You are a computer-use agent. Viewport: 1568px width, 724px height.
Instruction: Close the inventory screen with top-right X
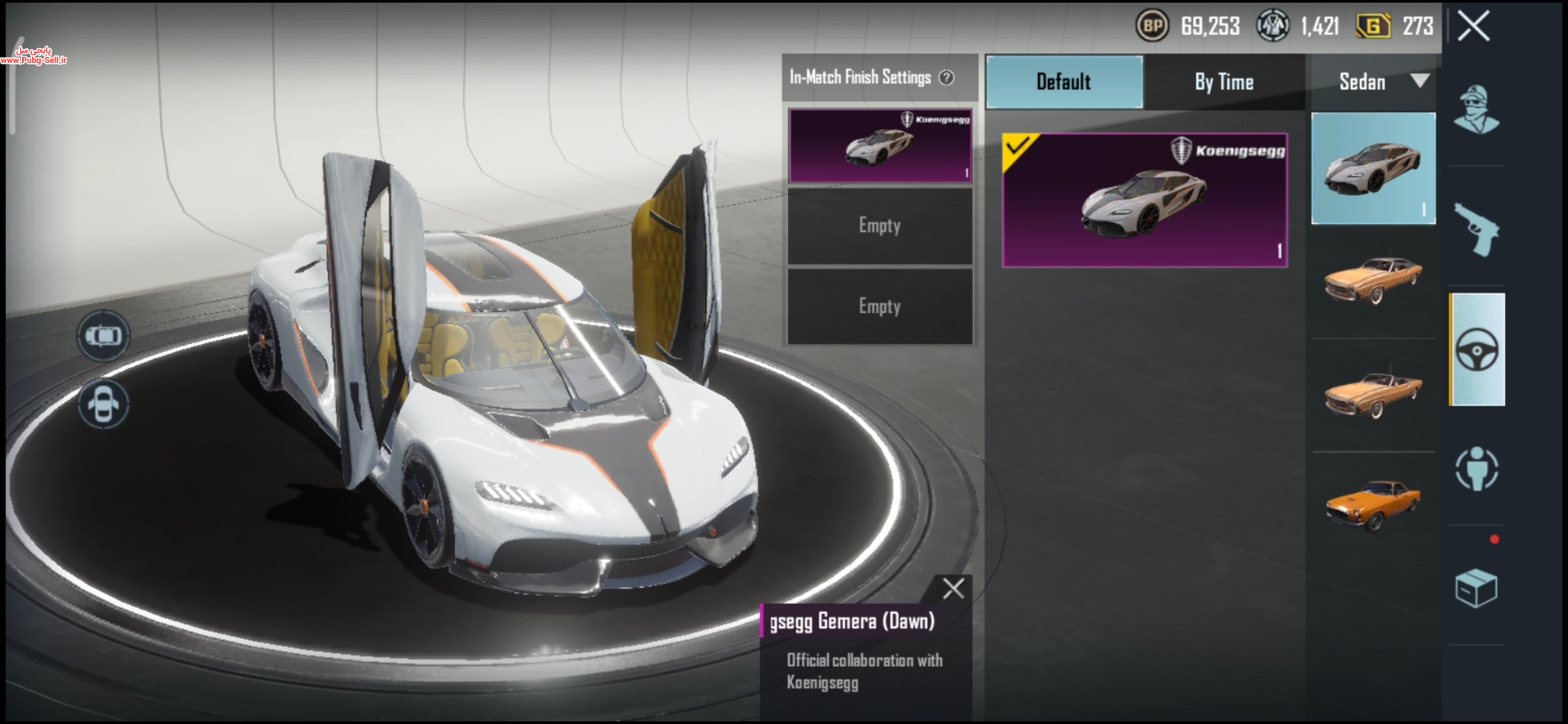1474,27
